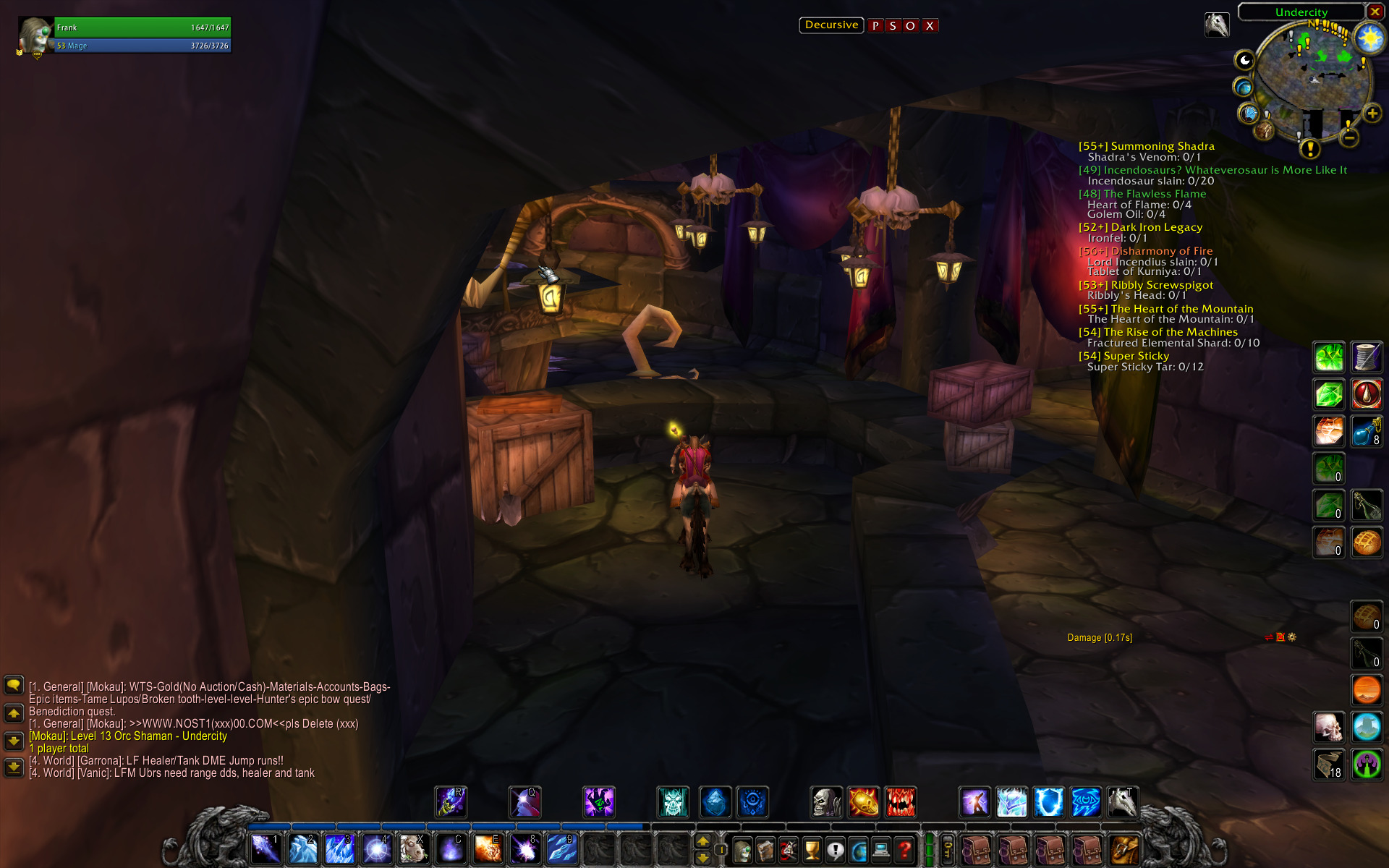The height and width of the screenshot is (868, 1389).
Task: Click the Decursive label button
Action: coord(831,25)
